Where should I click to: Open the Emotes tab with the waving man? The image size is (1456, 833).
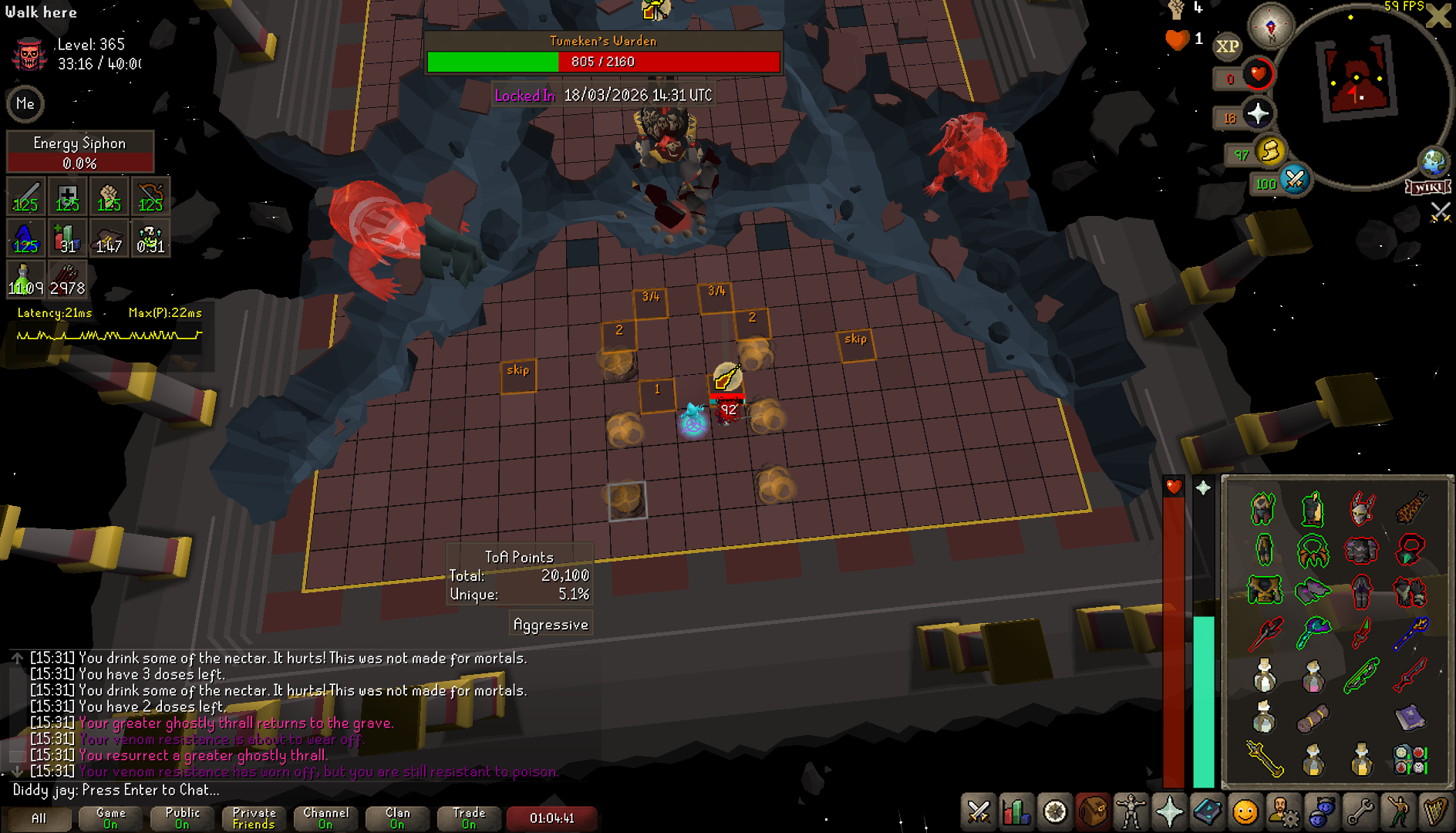[x=1397, y=812]
